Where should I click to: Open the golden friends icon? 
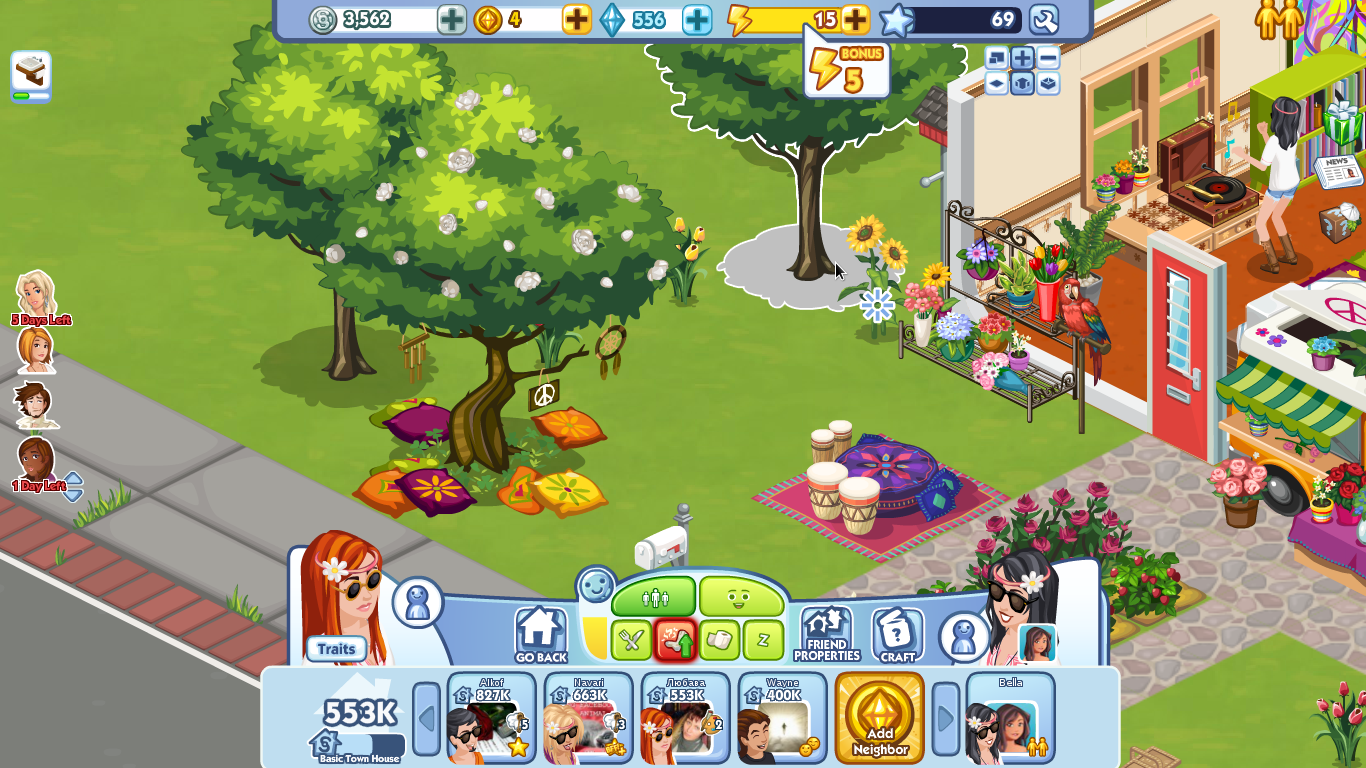(x=1279, y=20)
